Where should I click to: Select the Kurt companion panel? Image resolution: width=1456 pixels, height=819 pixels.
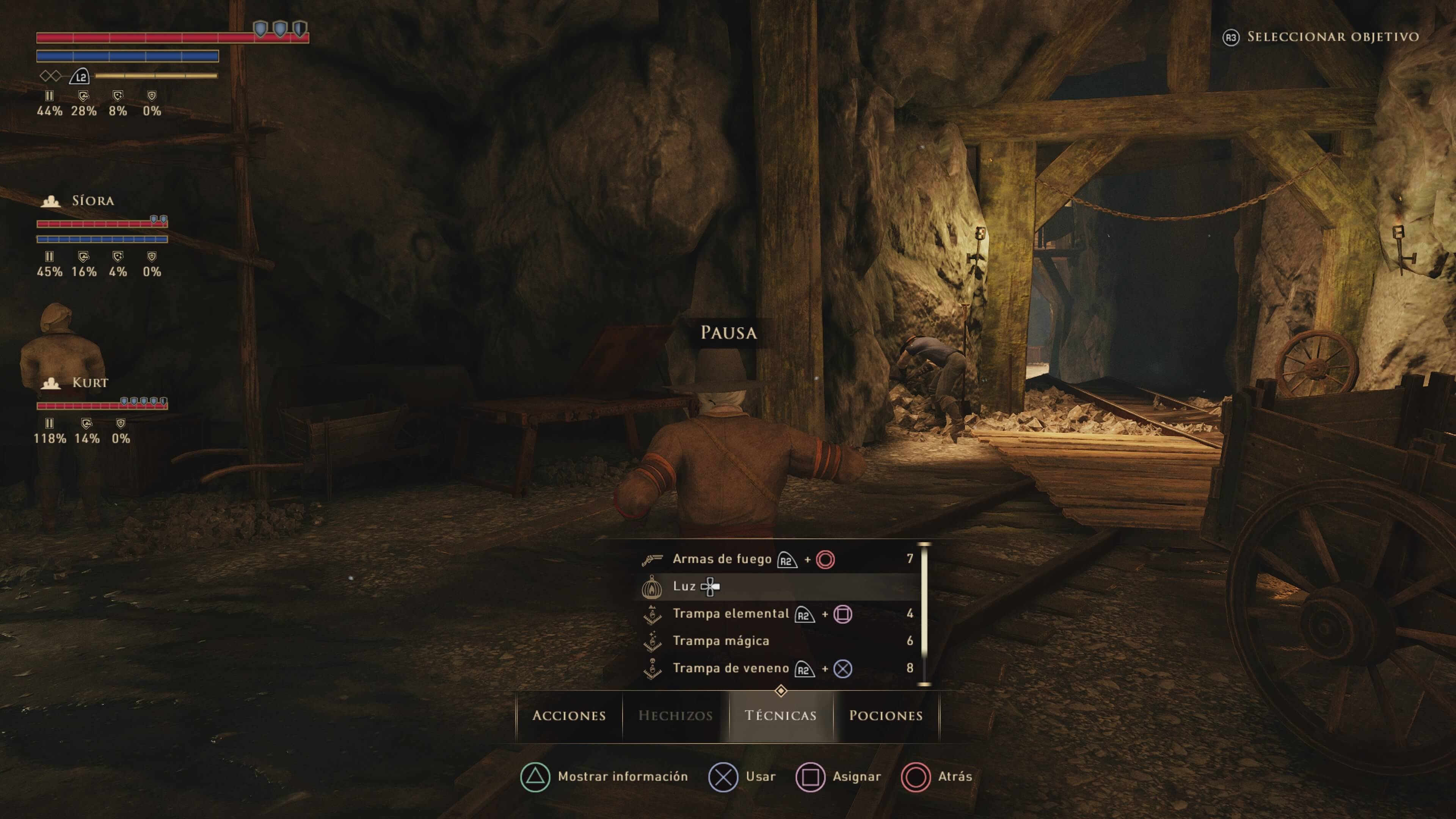click(x=91, y=383)
